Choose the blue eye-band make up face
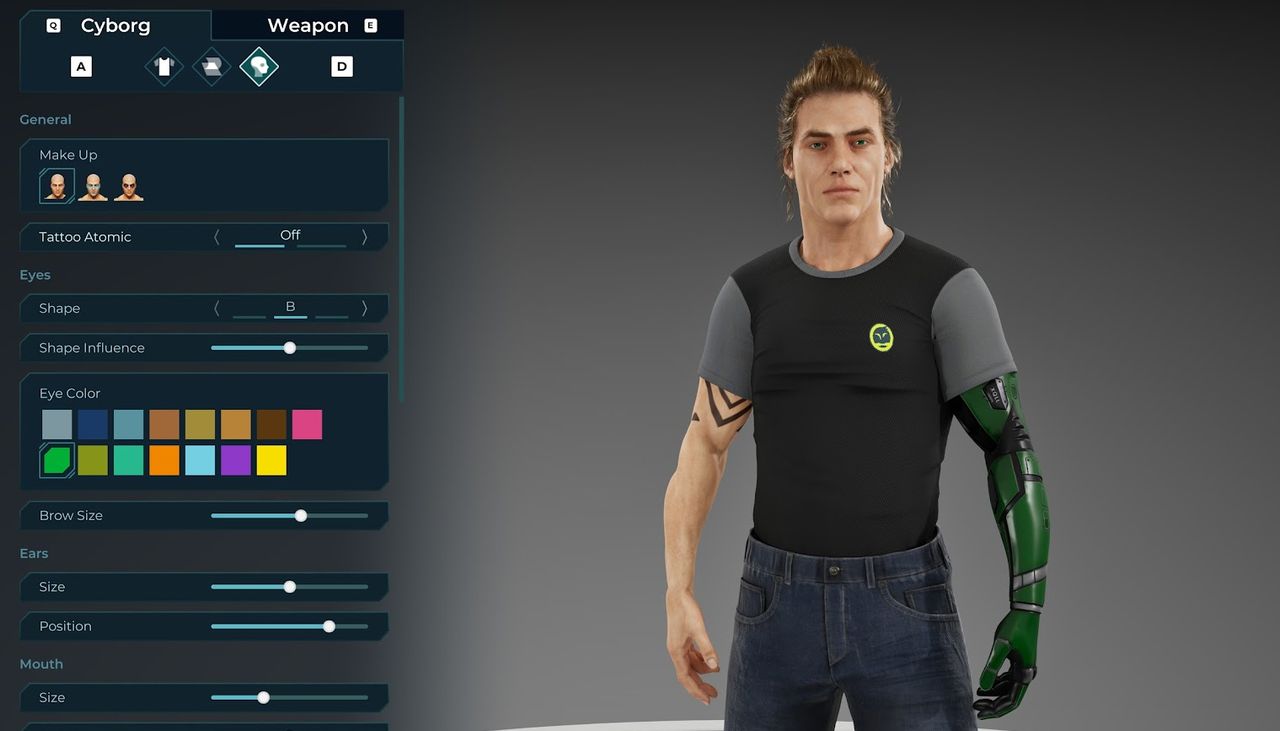 pyautogui.click(x=93, y=186)
